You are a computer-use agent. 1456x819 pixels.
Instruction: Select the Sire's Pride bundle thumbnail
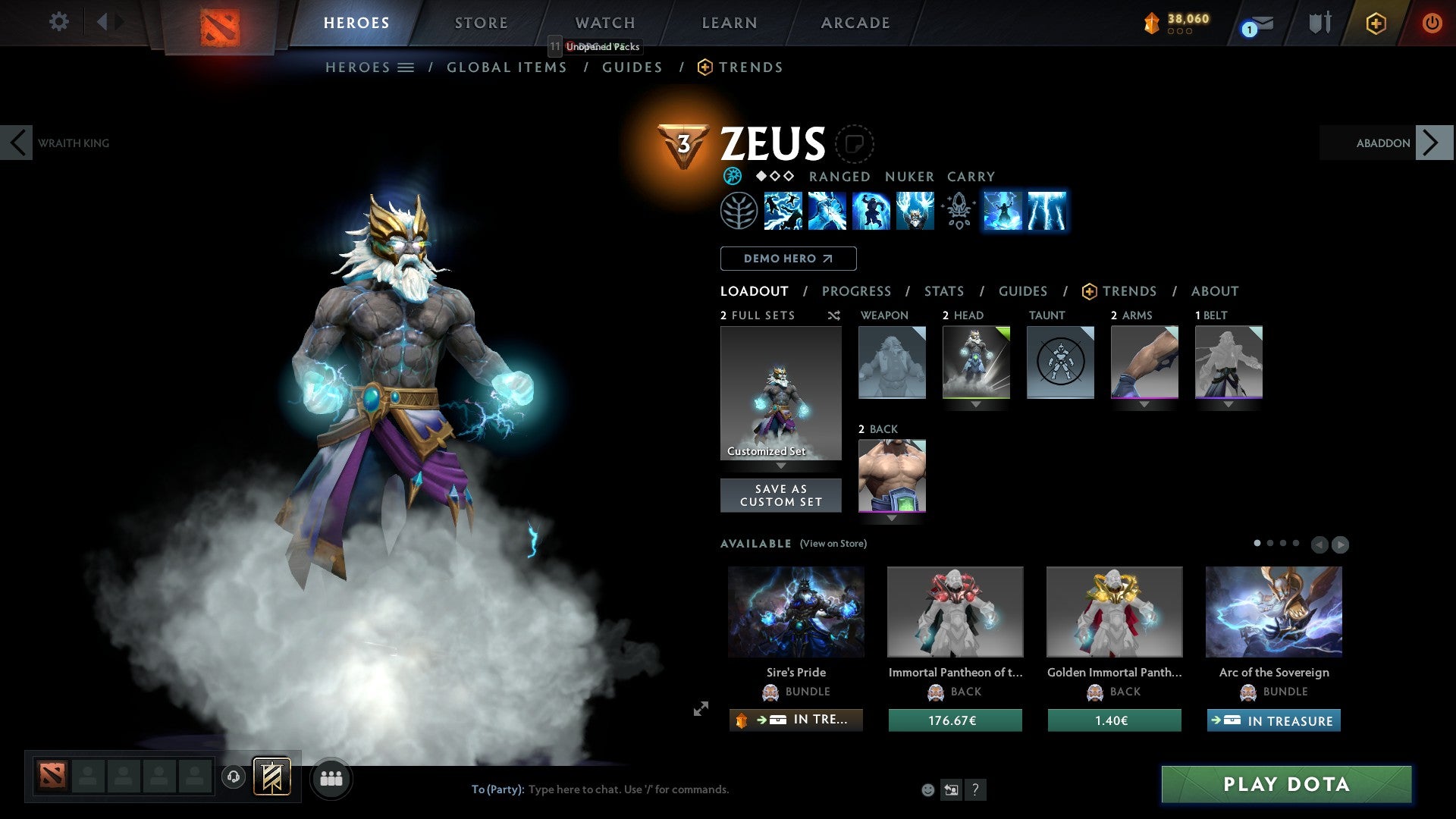(x=795, y=611)
